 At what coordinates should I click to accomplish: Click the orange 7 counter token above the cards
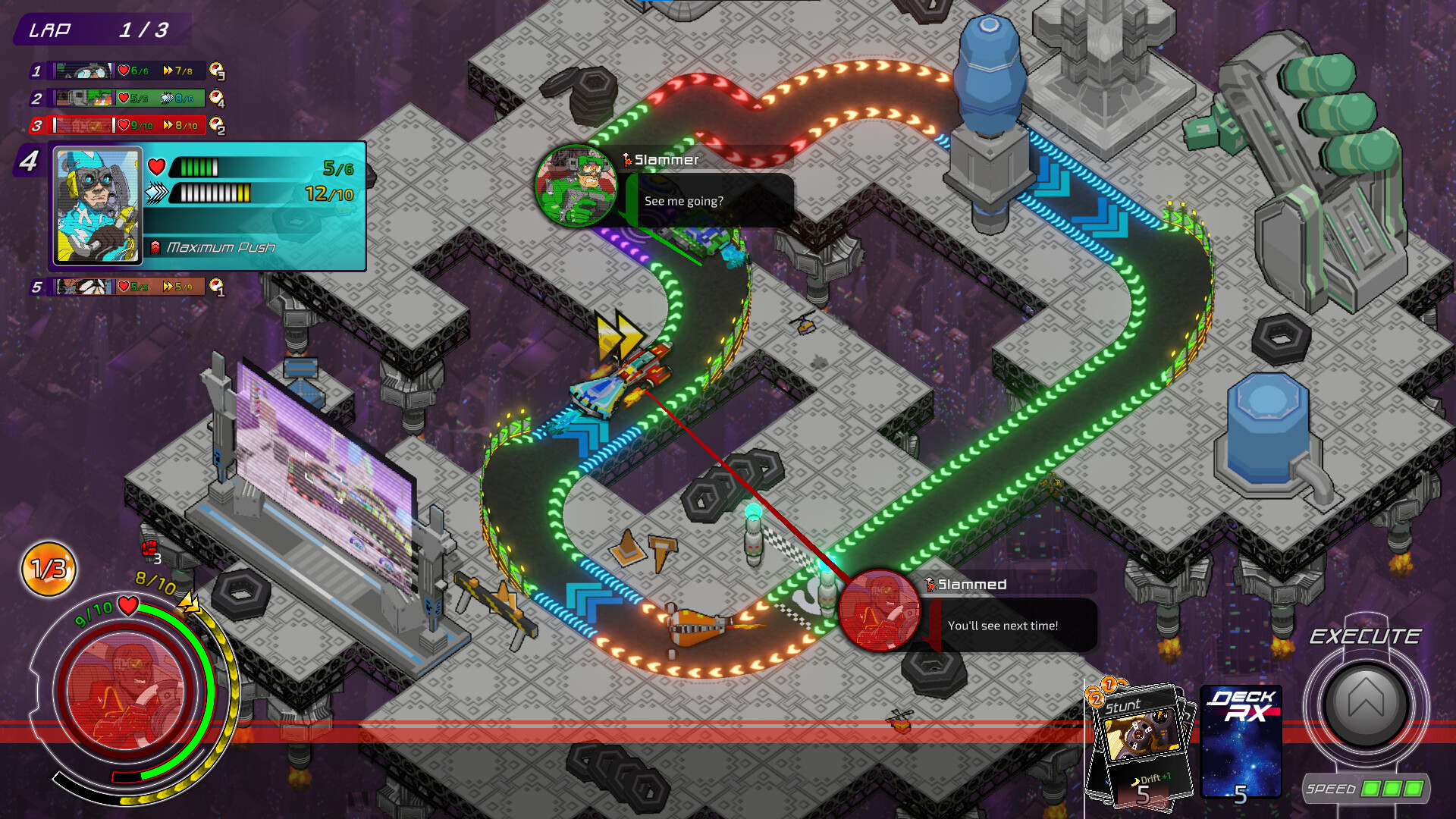point(1108,687)
